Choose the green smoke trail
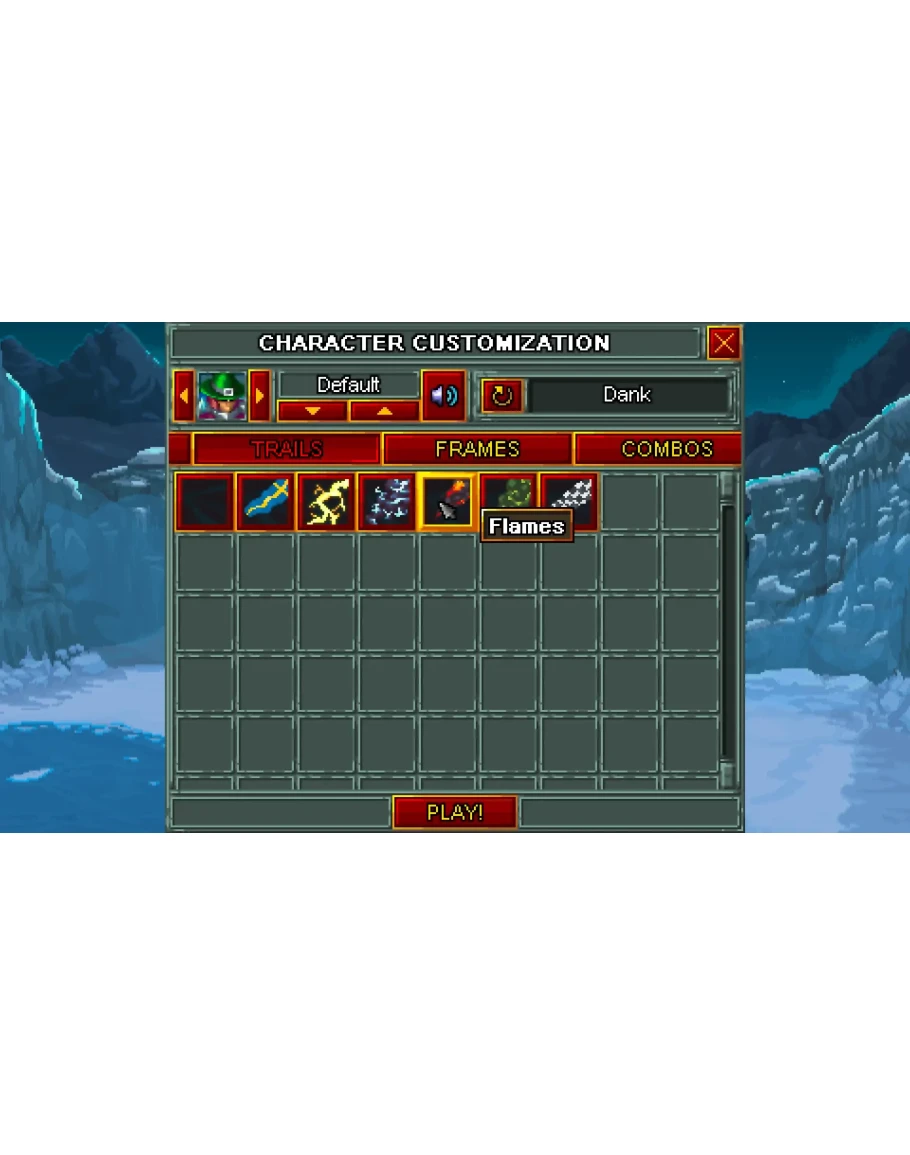 508,494
